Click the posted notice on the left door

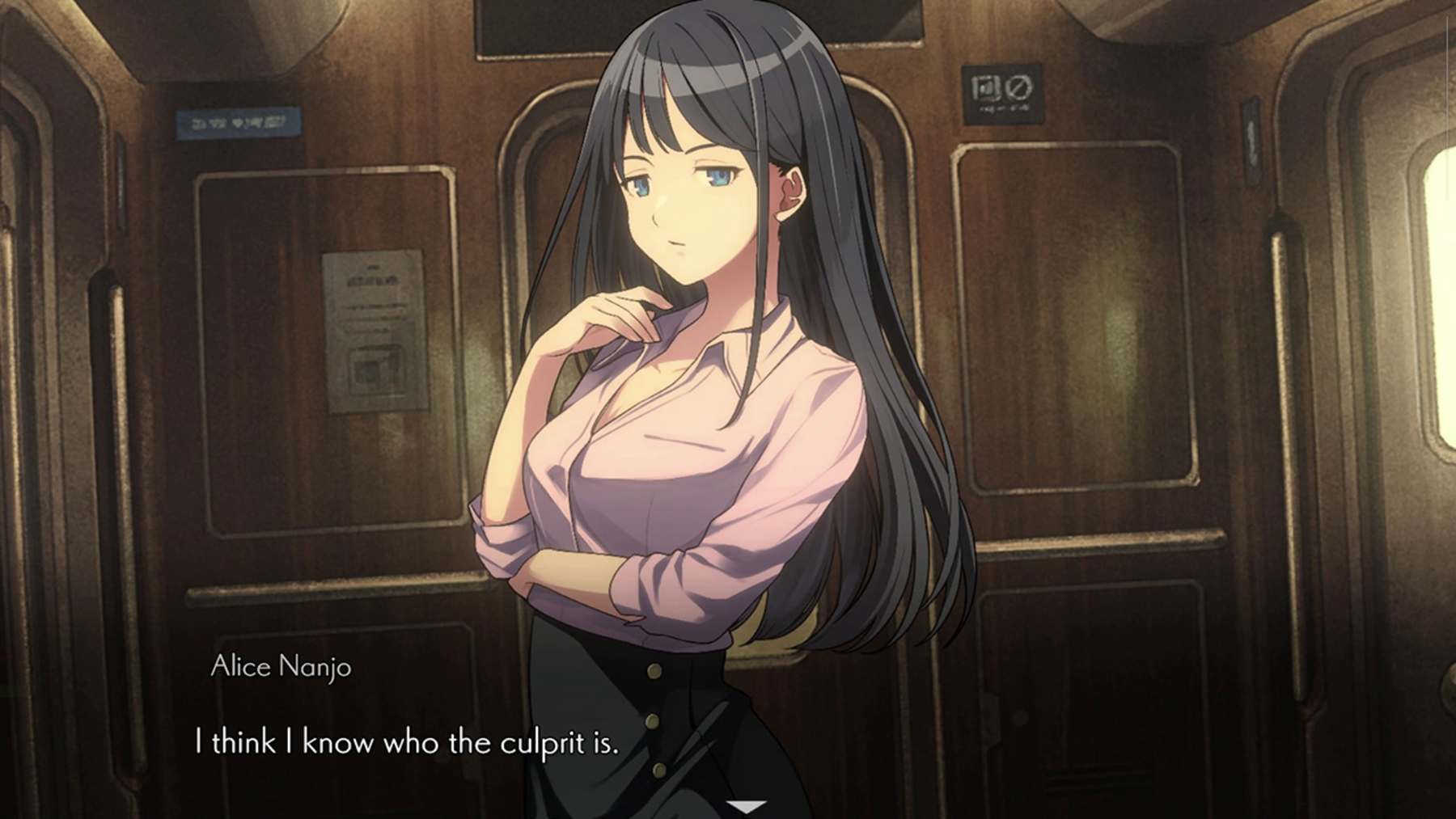pos(372,331)
